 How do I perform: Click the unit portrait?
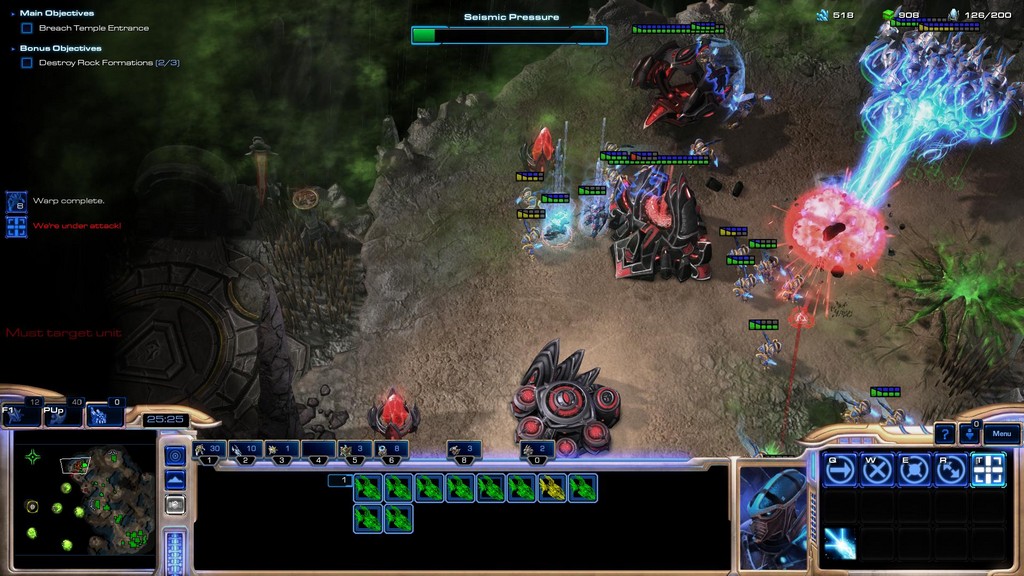(x=773, y=517)
